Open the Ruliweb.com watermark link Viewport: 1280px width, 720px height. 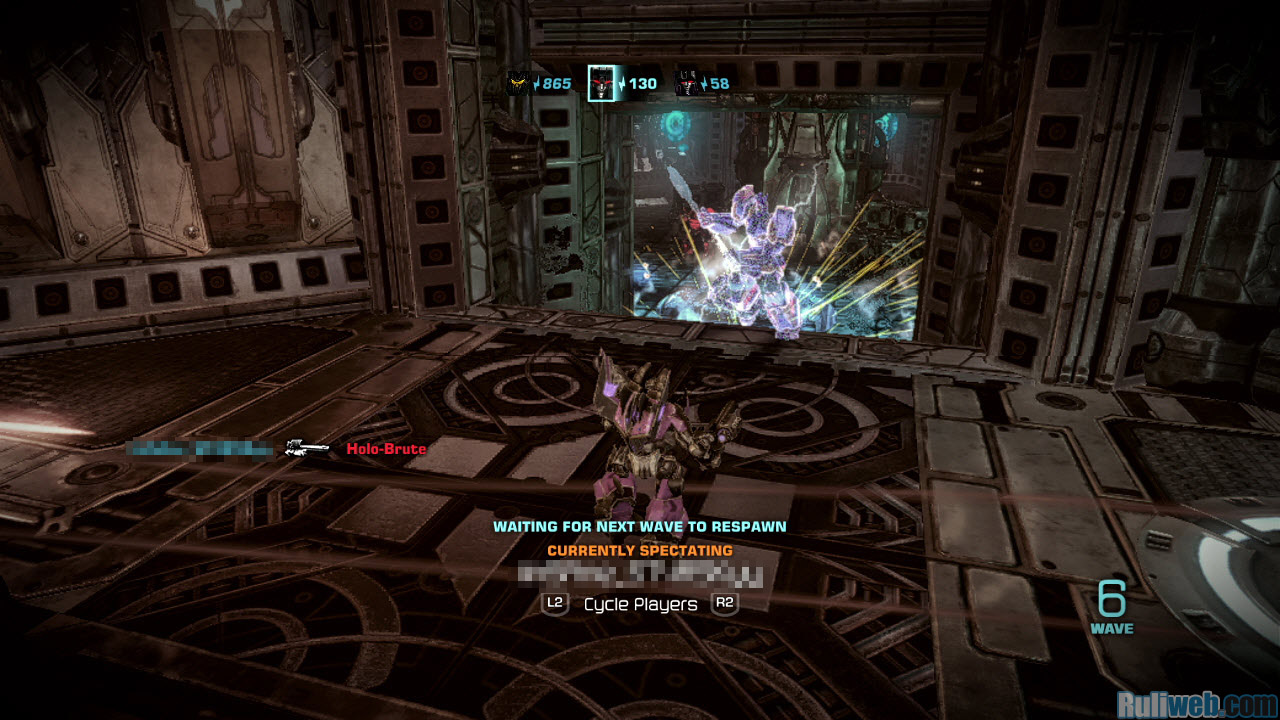pyautogui.click(x=1196, y=704)
